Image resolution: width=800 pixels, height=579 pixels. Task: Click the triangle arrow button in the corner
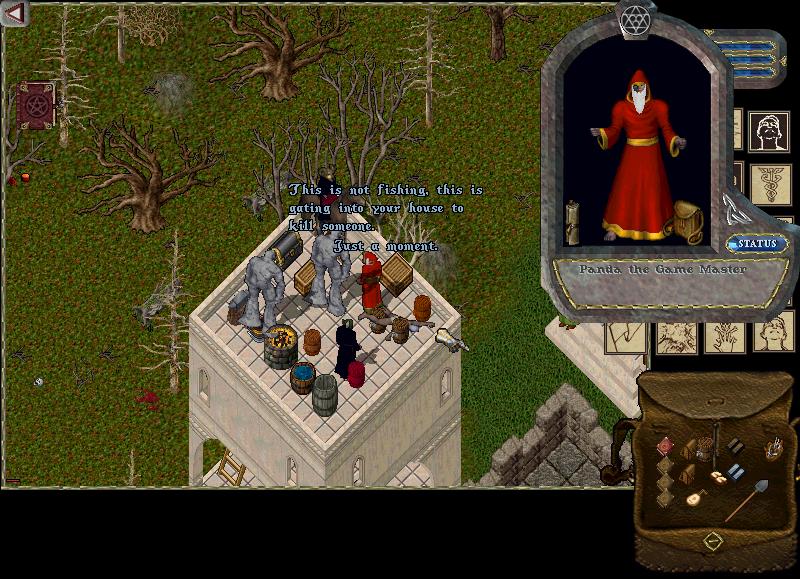coord(13,14)
